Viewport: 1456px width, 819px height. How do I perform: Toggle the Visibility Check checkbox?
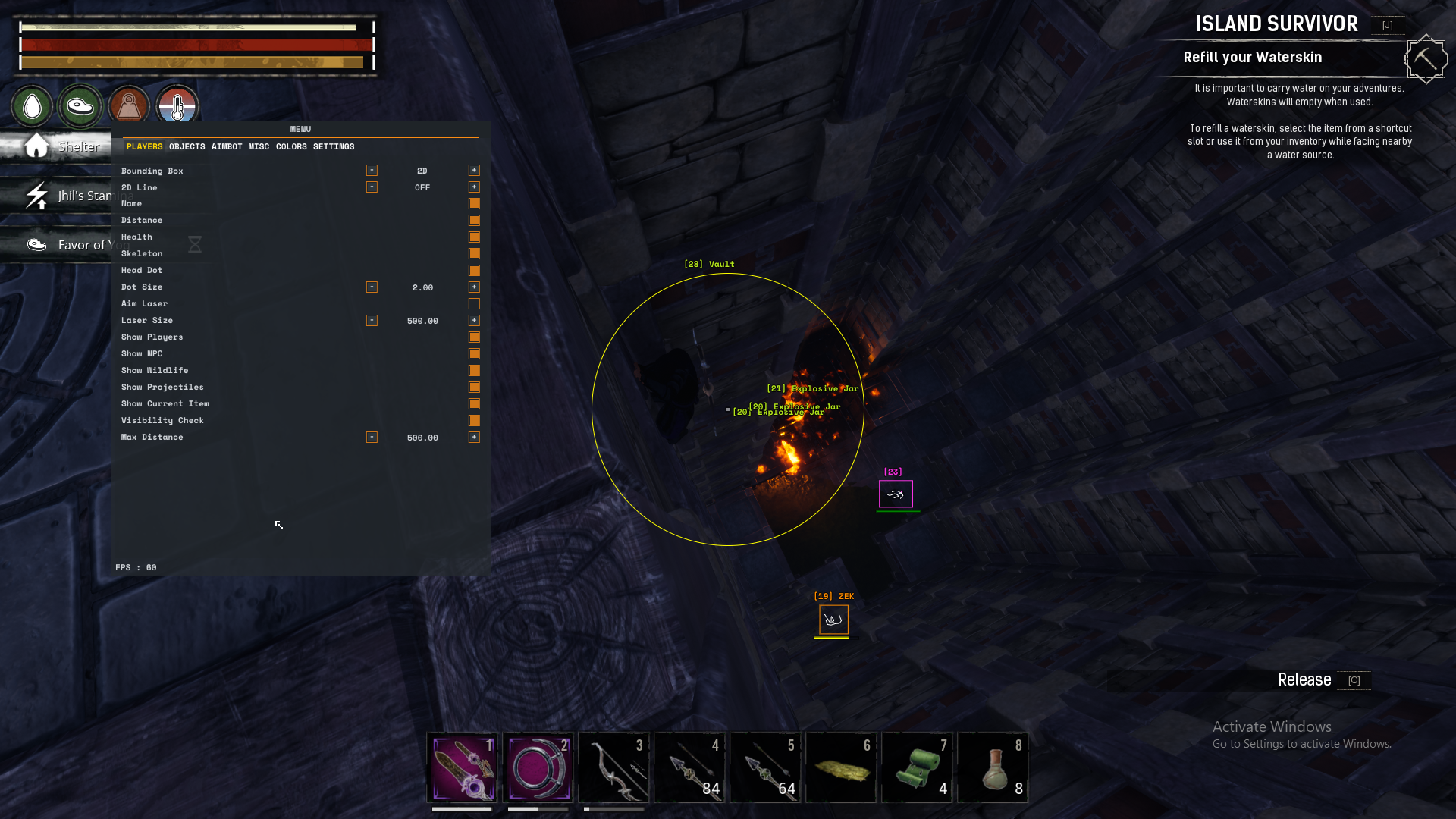coord(474,421)
